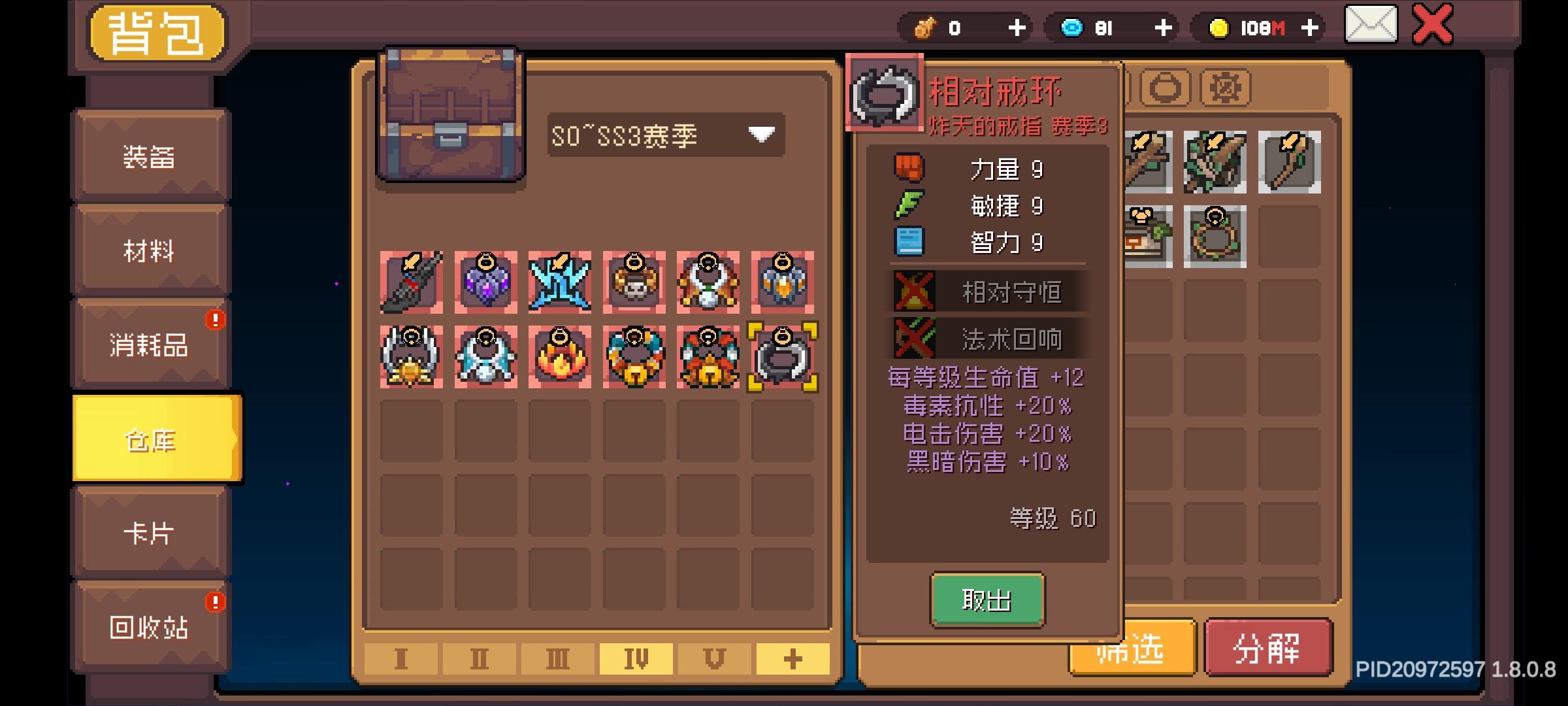Select the black sword item in warehouse grid
Viewport: 1568px width, 706px height.
(x=412, y=282)
